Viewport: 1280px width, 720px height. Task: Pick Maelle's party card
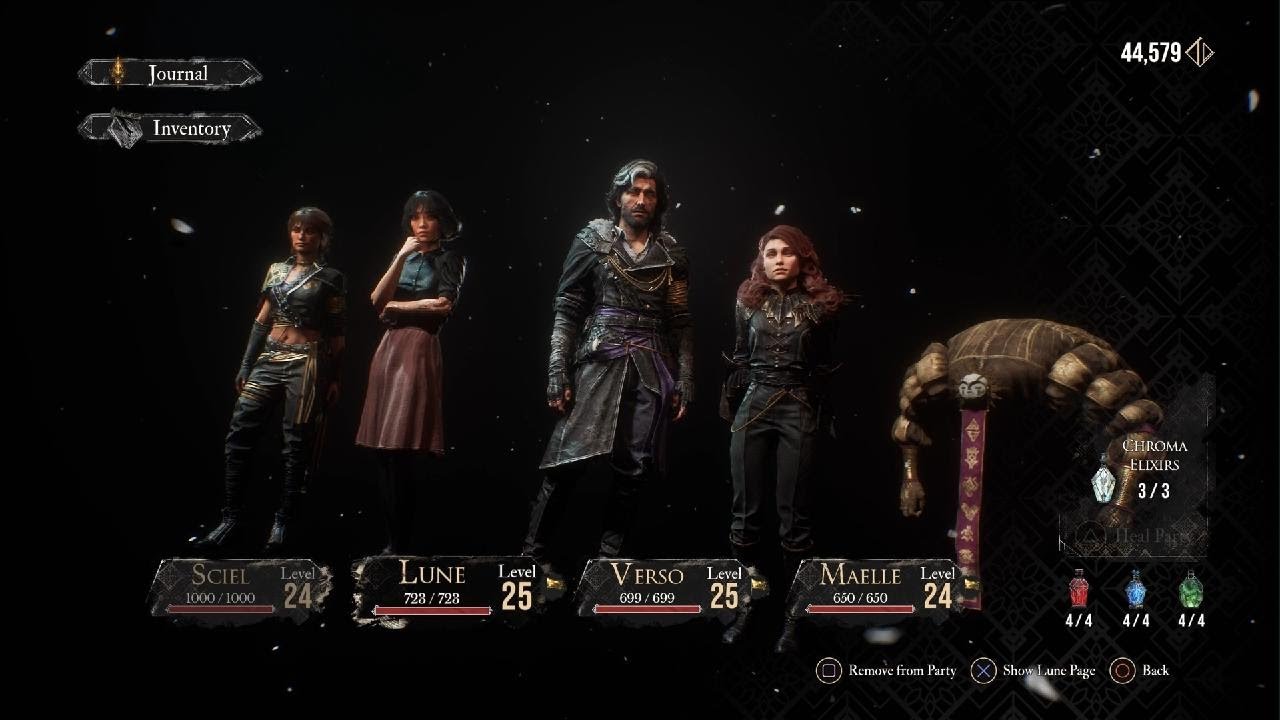pyautogui.click(x=876, y=588)
